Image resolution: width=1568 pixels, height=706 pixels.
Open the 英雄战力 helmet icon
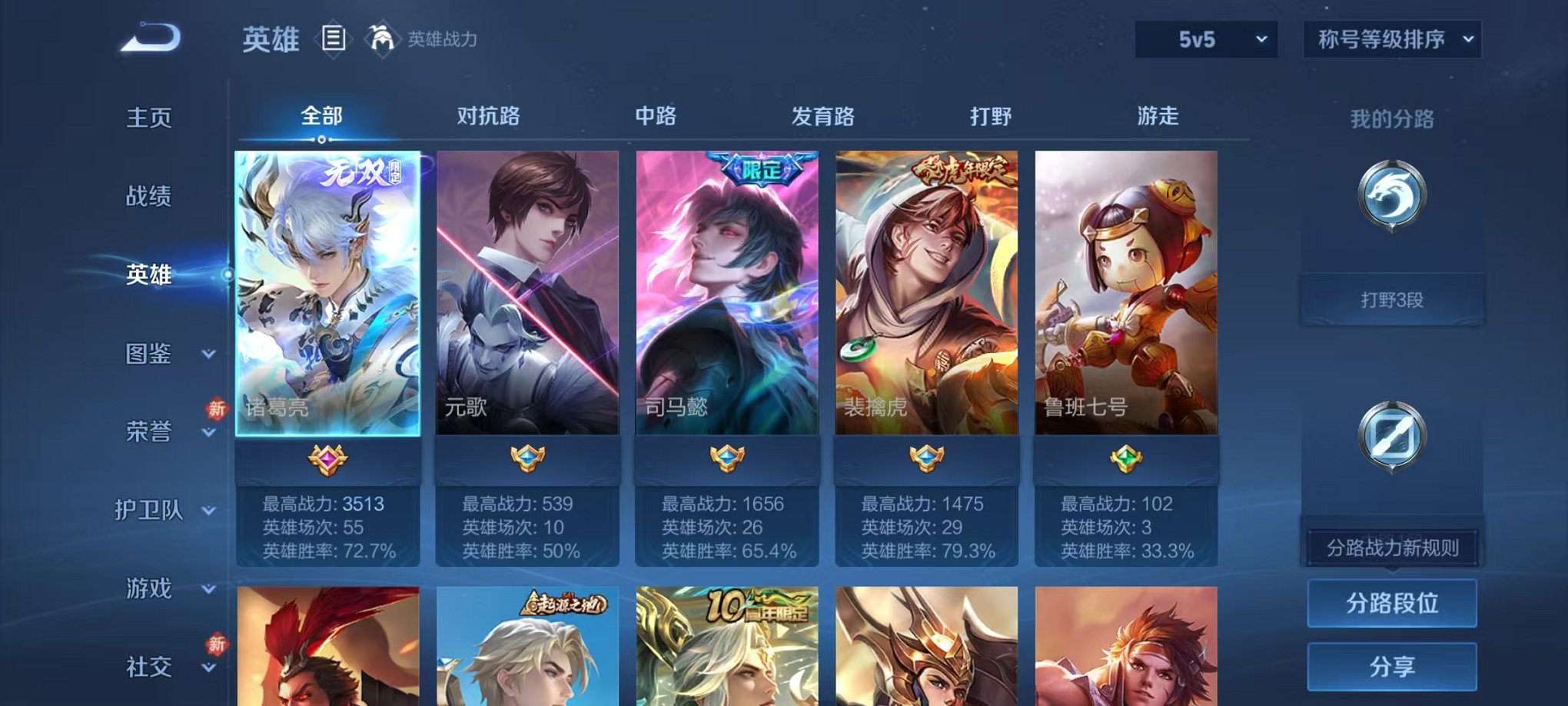[384, 37]
